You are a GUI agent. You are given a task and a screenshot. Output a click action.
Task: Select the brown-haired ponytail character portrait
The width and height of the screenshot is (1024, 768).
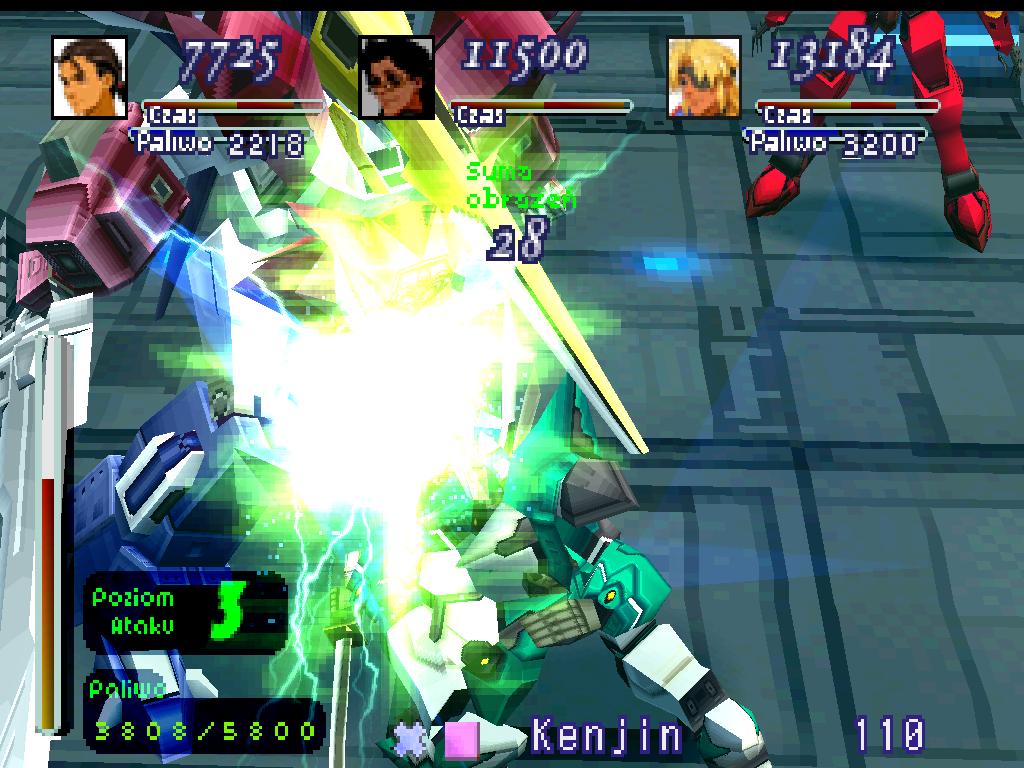(x=90, y=78)
